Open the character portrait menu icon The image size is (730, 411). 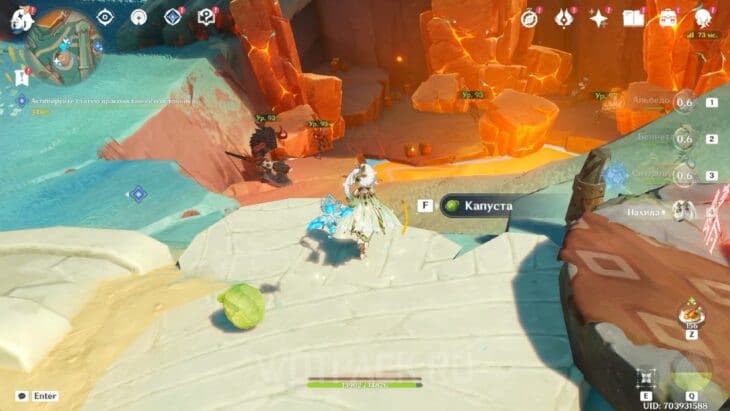(x=703, y=18)
